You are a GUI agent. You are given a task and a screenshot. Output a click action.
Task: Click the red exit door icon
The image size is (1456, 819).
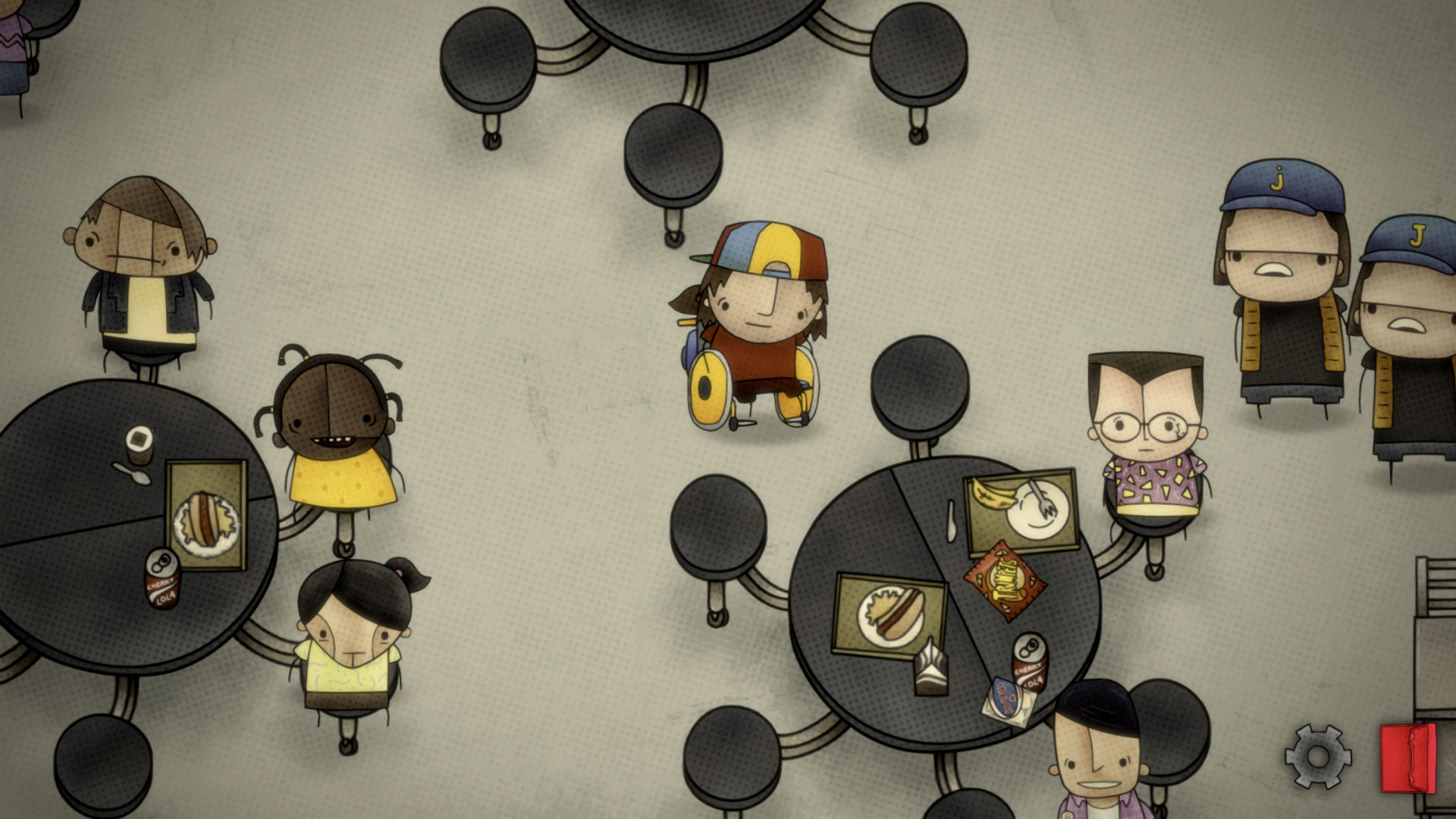tap(1407, 758)
